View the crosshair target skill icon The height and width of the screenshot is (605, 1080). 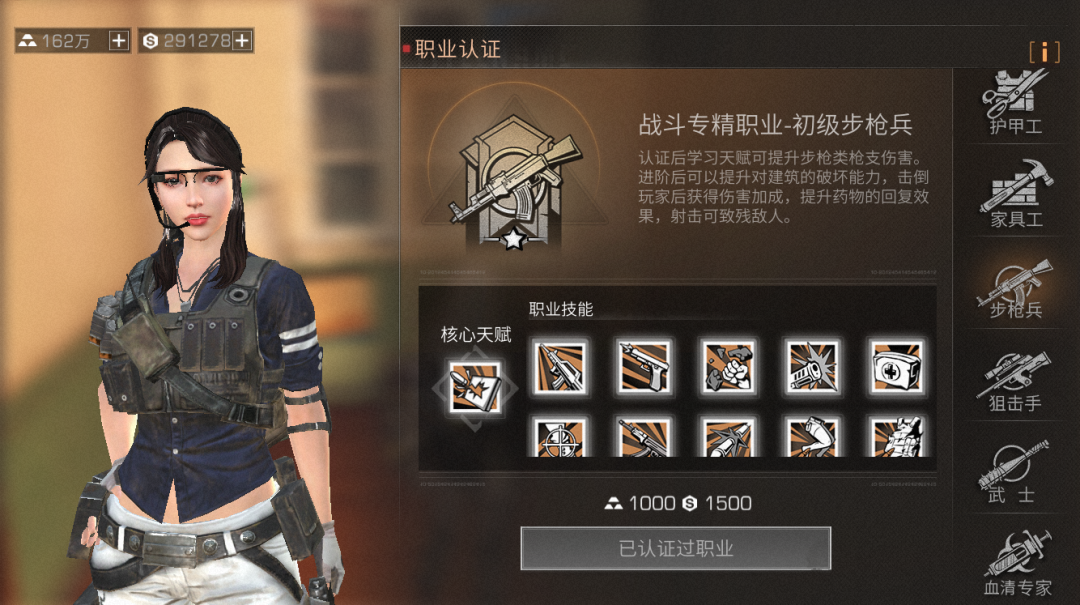point(560,438)
